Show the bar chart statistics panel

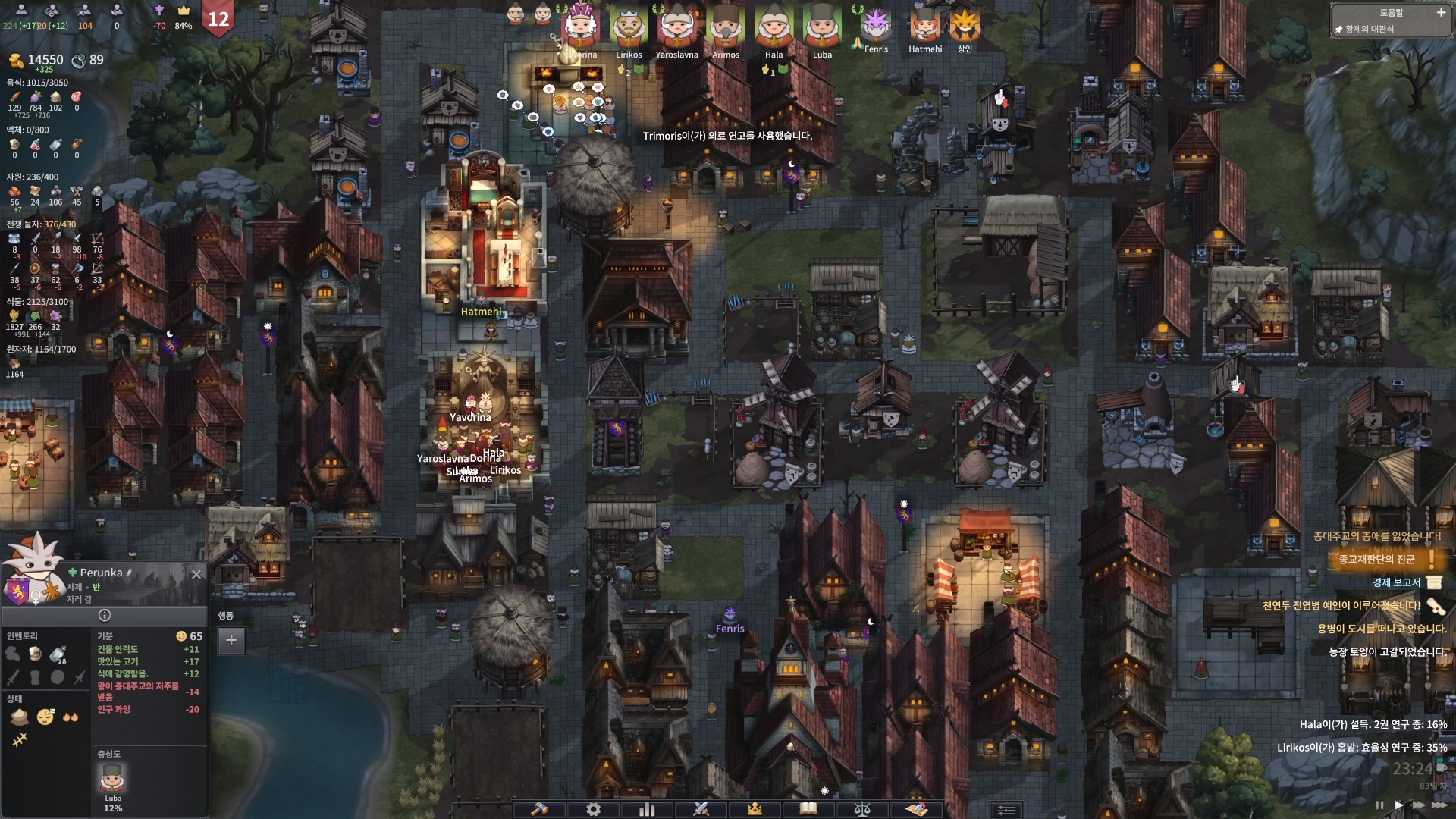coord(647,809)
